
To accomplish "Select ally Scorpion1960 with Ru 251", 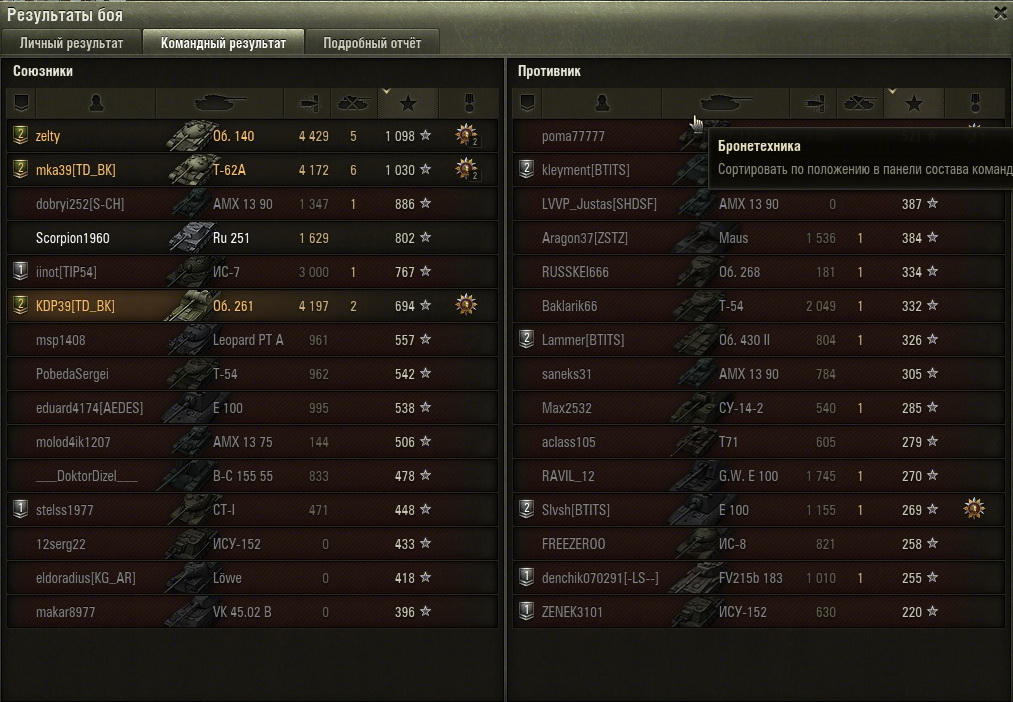I will pyautogui.click(x=252, y=238).
